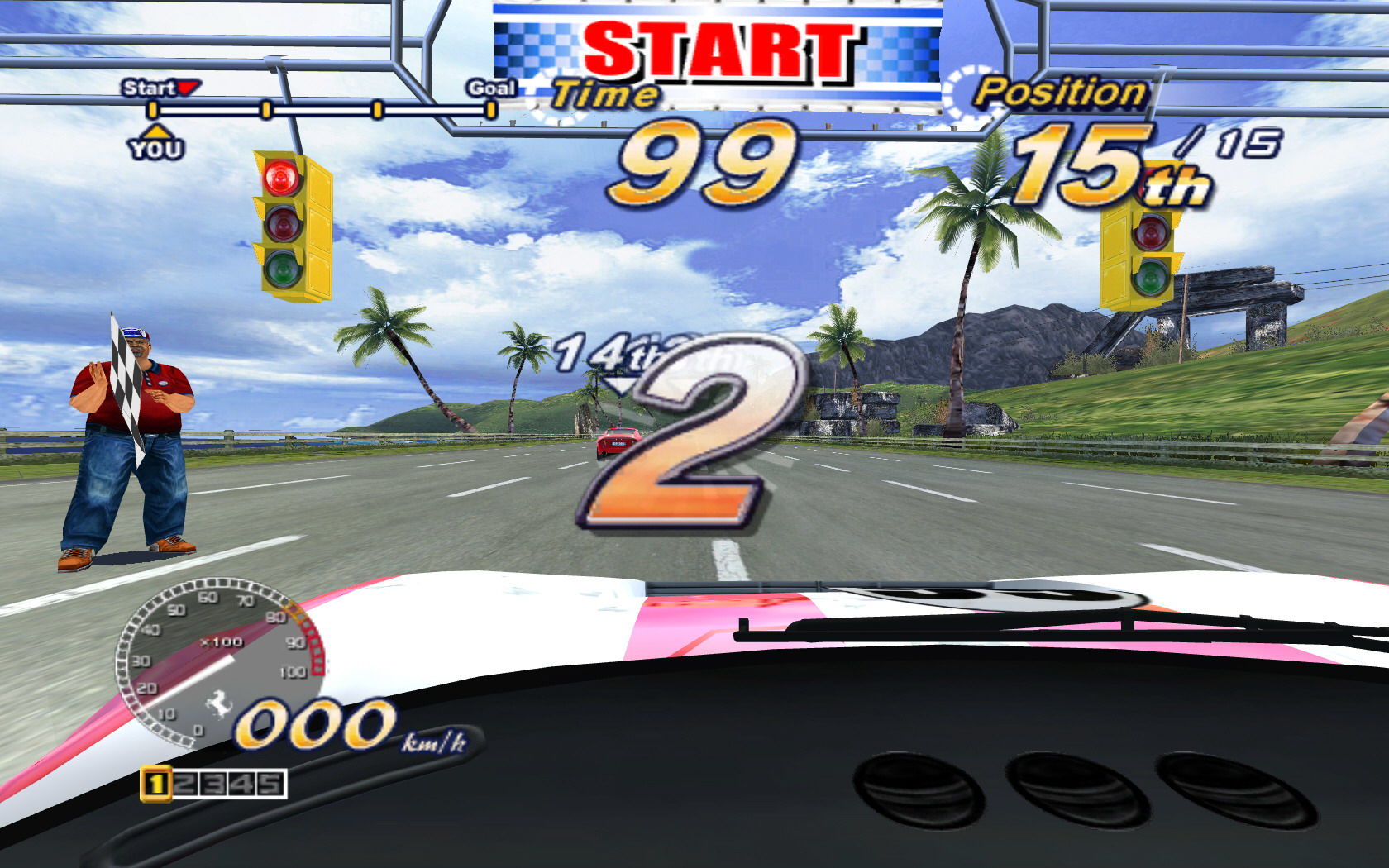This screenshot has width=1389, height=868.
Task: Click the highlighted gear 1 indicator
Action: click(155, 784)
